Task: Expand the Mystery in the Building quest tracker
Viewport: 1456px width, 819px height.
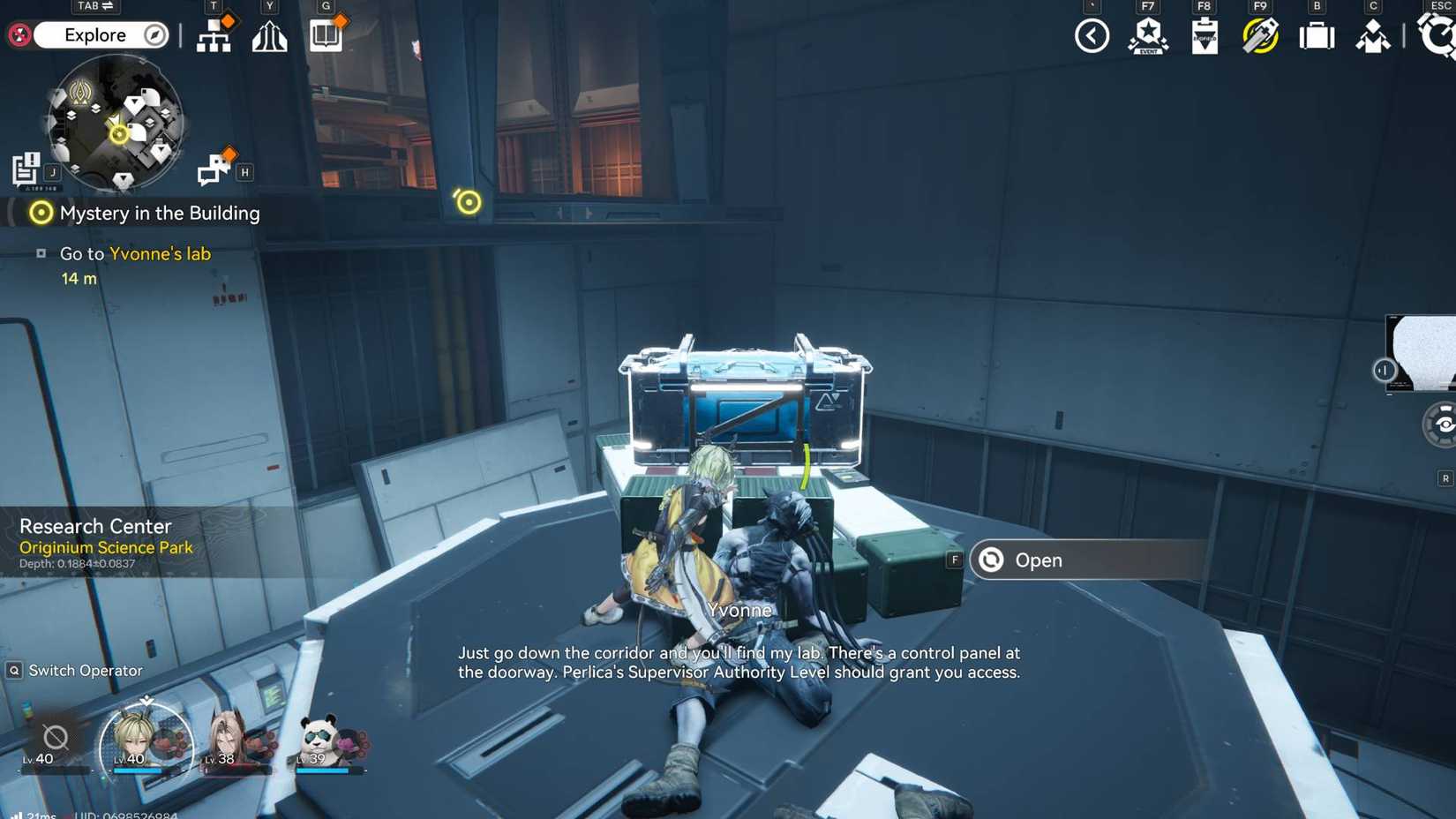Action: [159, 213]
